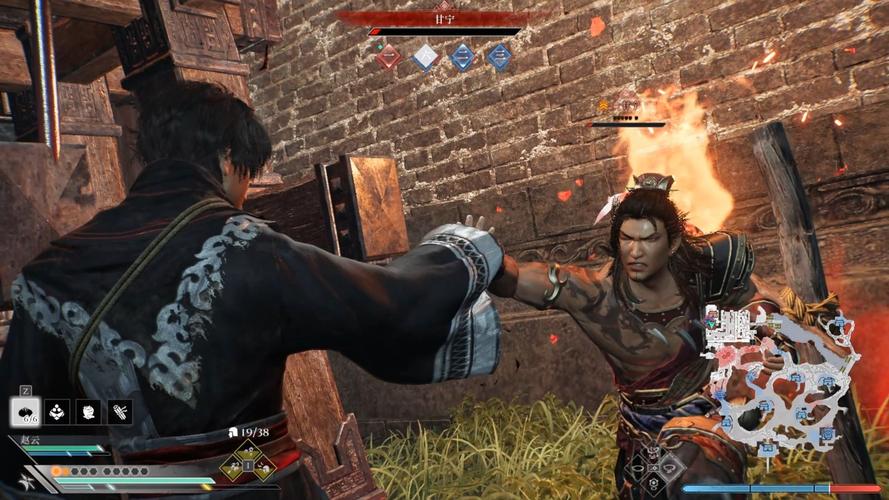Select the highlighted meat bun item slot

(x=25, y=411)
